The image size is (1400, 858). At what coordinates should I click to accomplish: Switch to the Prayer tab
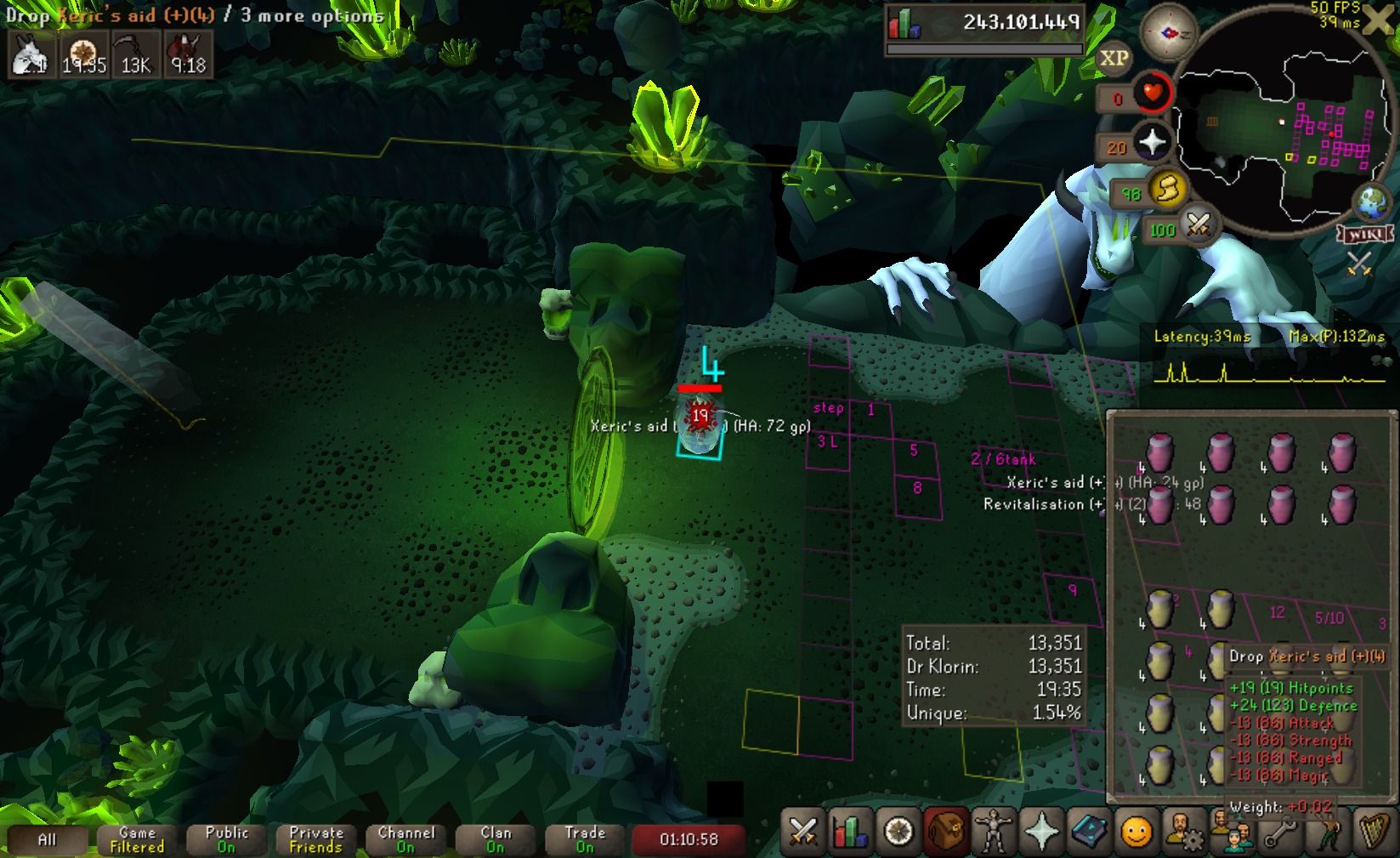point(1040,832)
